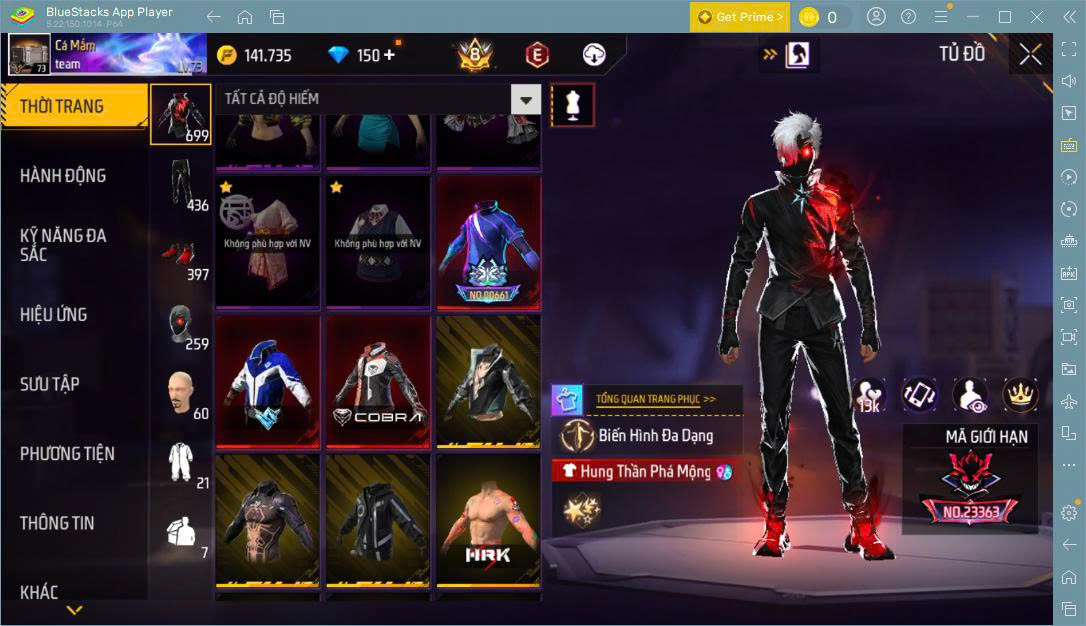Click the crown icon beside the character
Image resolution: width=1086 pixels, height=626 pixels.
[1020, 395]
